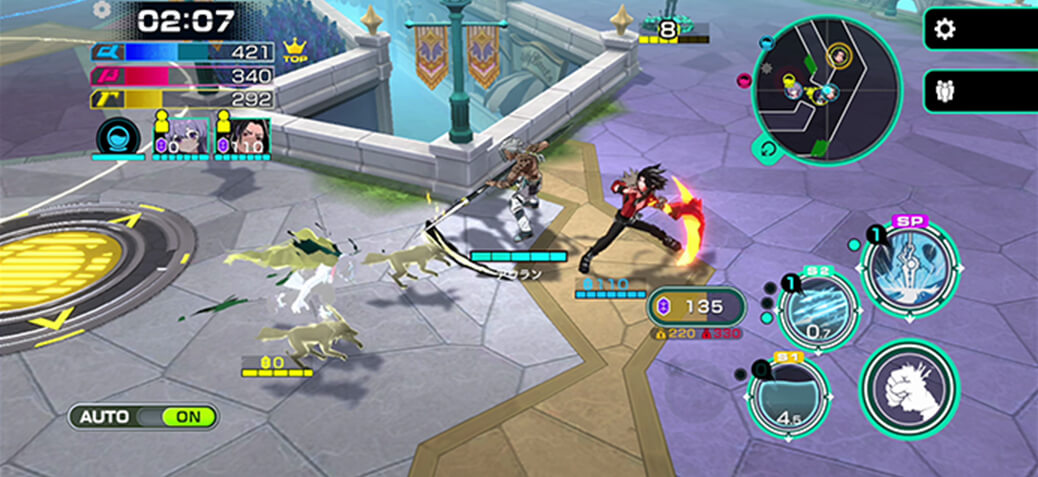The image size is (1038, 477).
Task: Trigger the S1 skill on cooldown
Action: click(x=788, y=398)
